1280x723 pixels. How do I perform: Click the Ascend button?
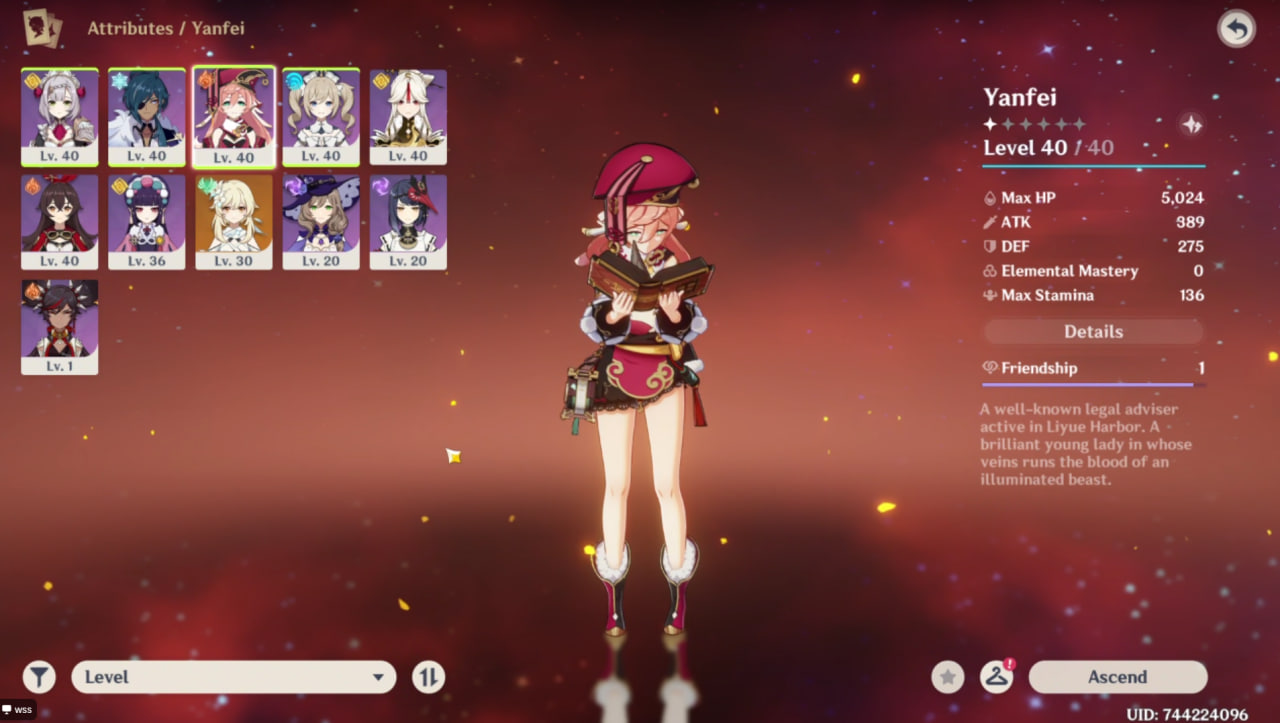coord(1117,677)
